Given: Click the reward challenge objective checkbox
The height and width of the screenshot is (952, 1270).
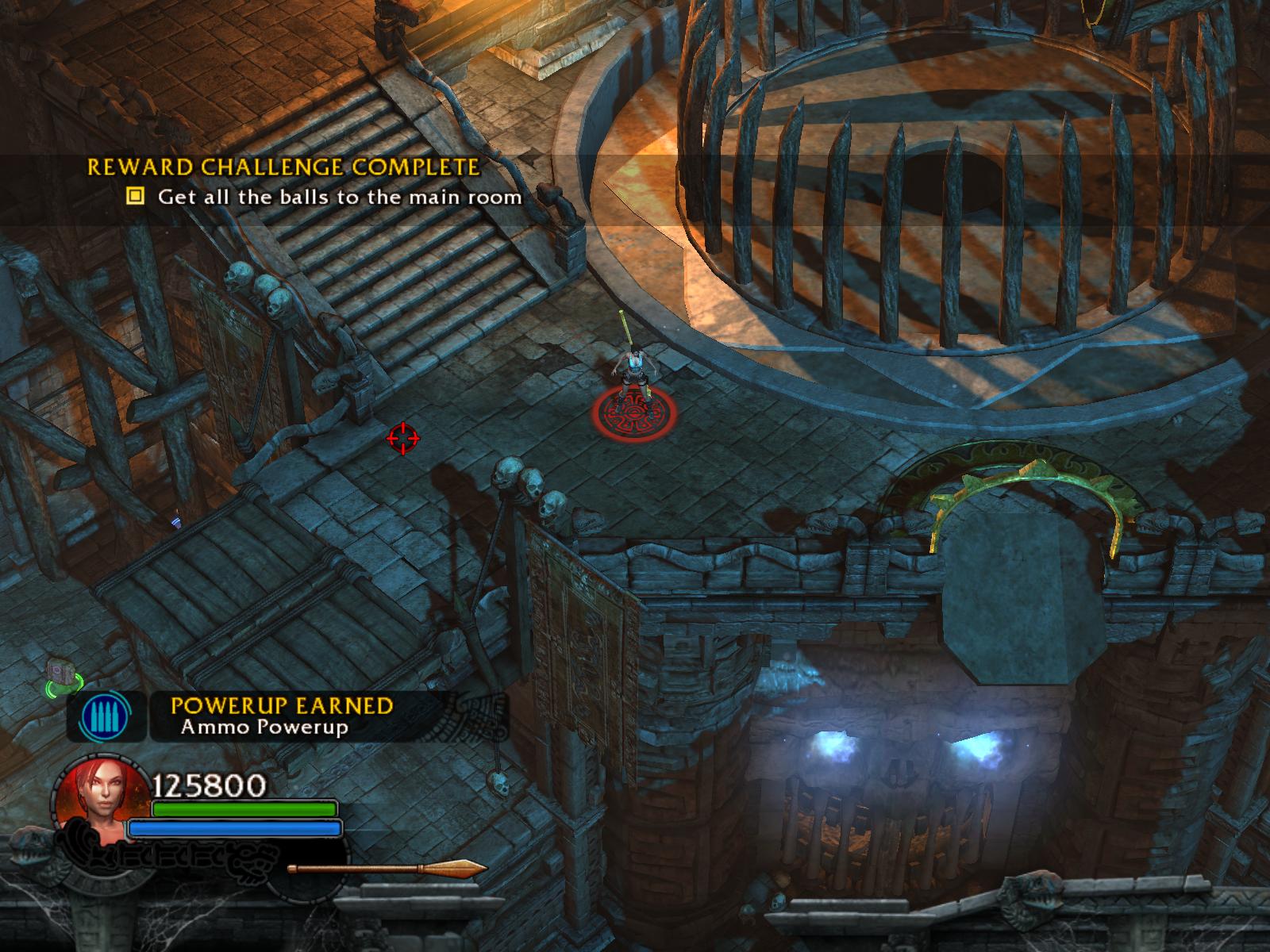Looking at the screenshot, I should coord(136,195).
